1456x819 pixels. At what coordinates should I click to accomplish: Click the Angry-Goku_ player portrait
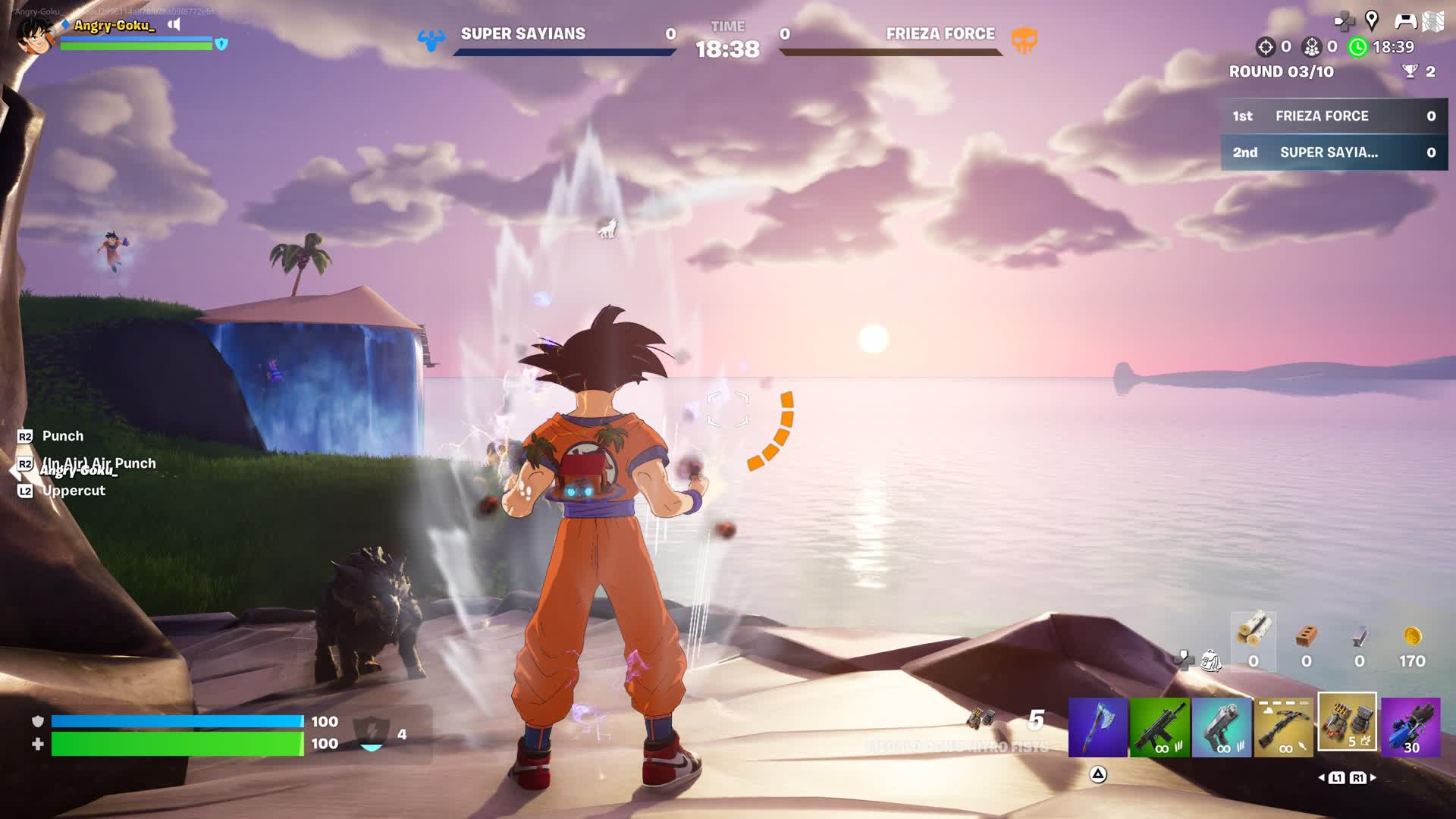[x=35, y=35]
